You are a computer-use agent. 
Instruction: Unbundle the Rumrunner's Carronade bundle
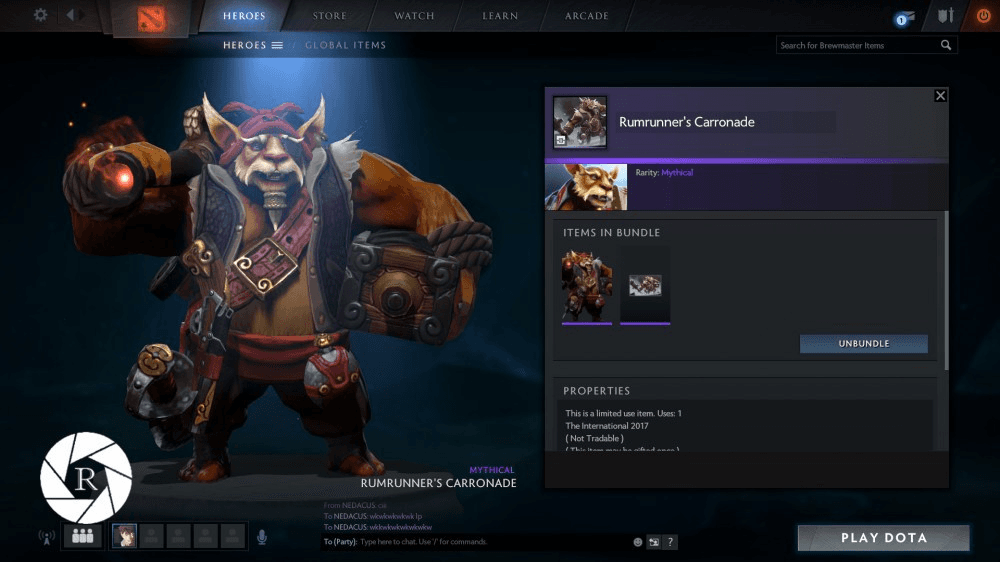point(863,344)
